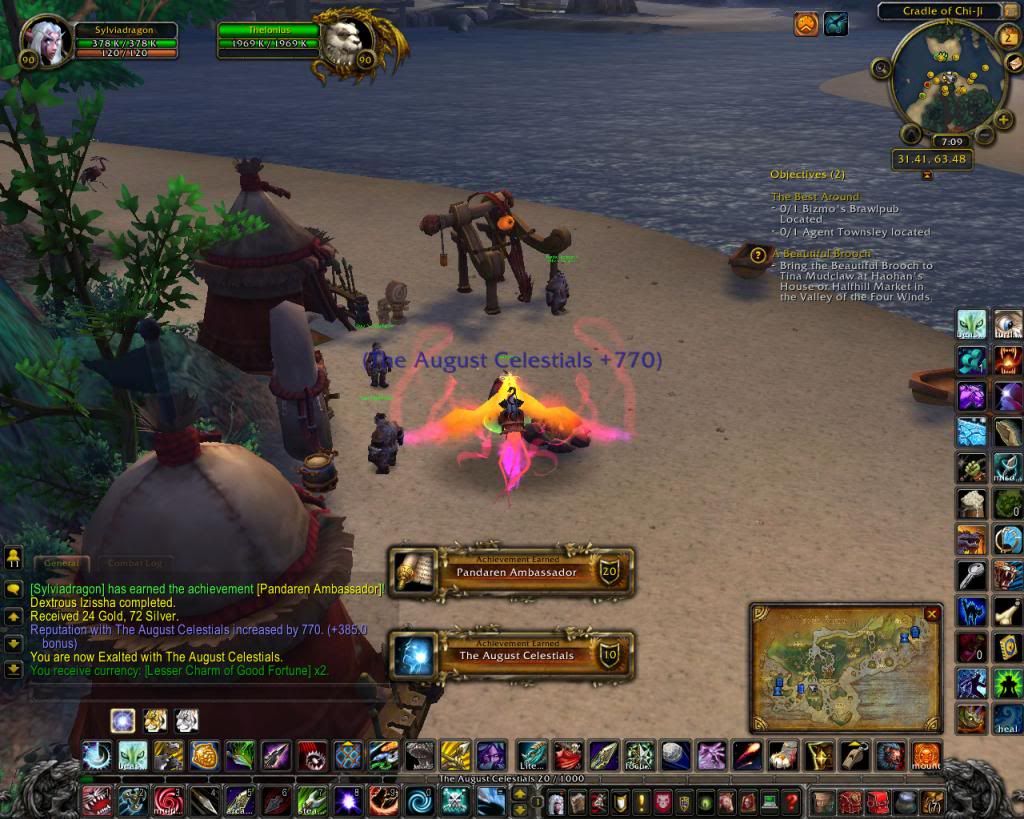Zoom out the minimap with minus button
The height and width of the screenshot is (819, 1024).
984,134
